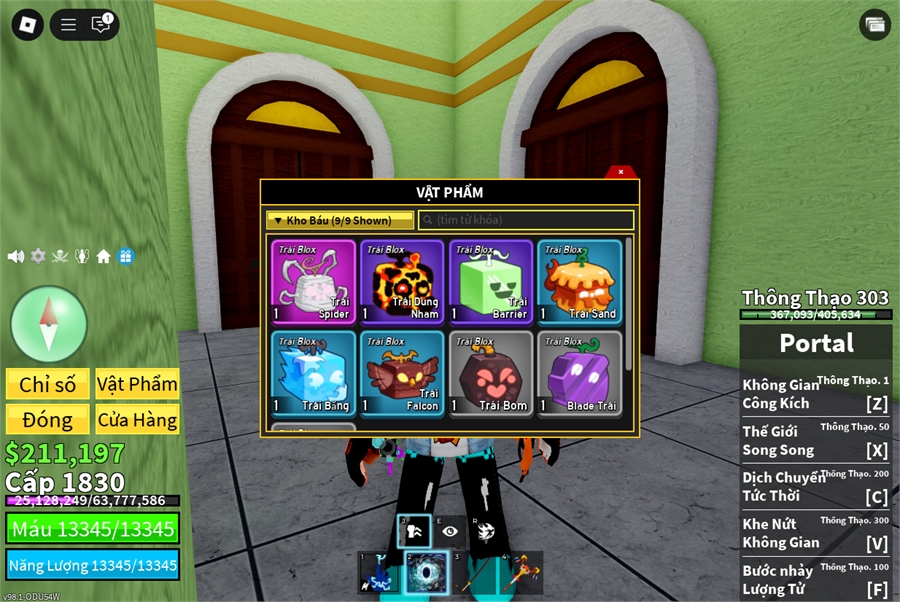900x602 pixels.
Task: Select the Trái Bom fruit
Action: (490, 373)
